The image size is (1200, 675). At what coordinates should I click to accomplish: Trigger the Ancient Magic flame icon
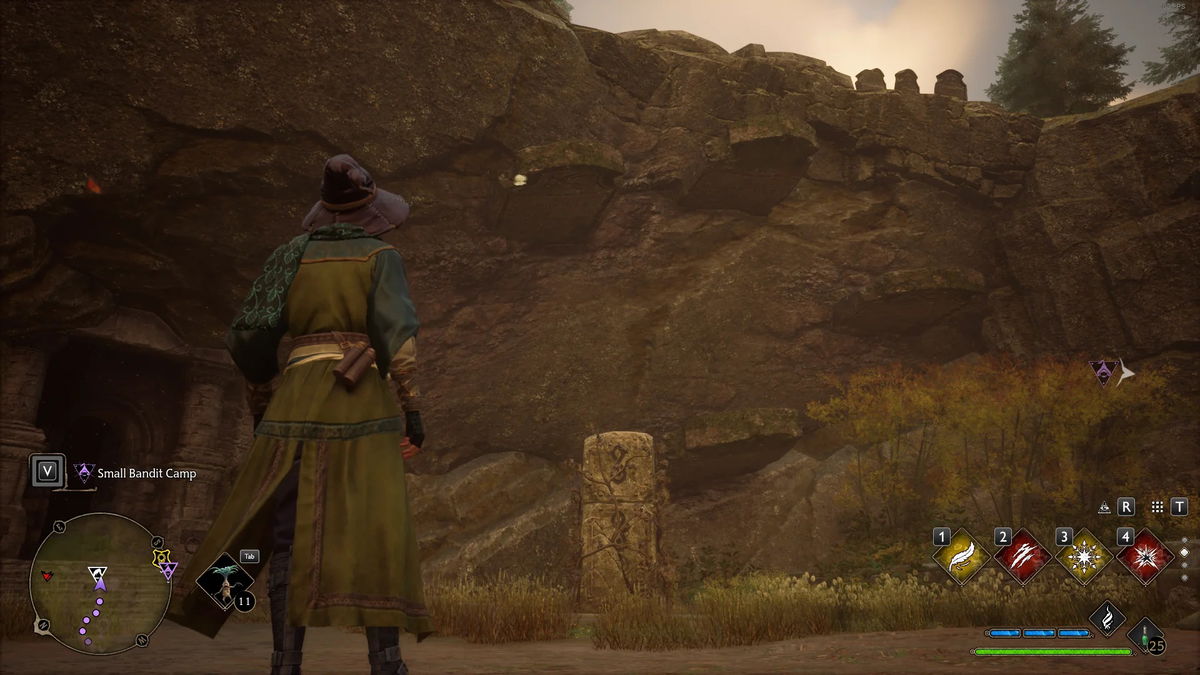(x=1107, y=617)
